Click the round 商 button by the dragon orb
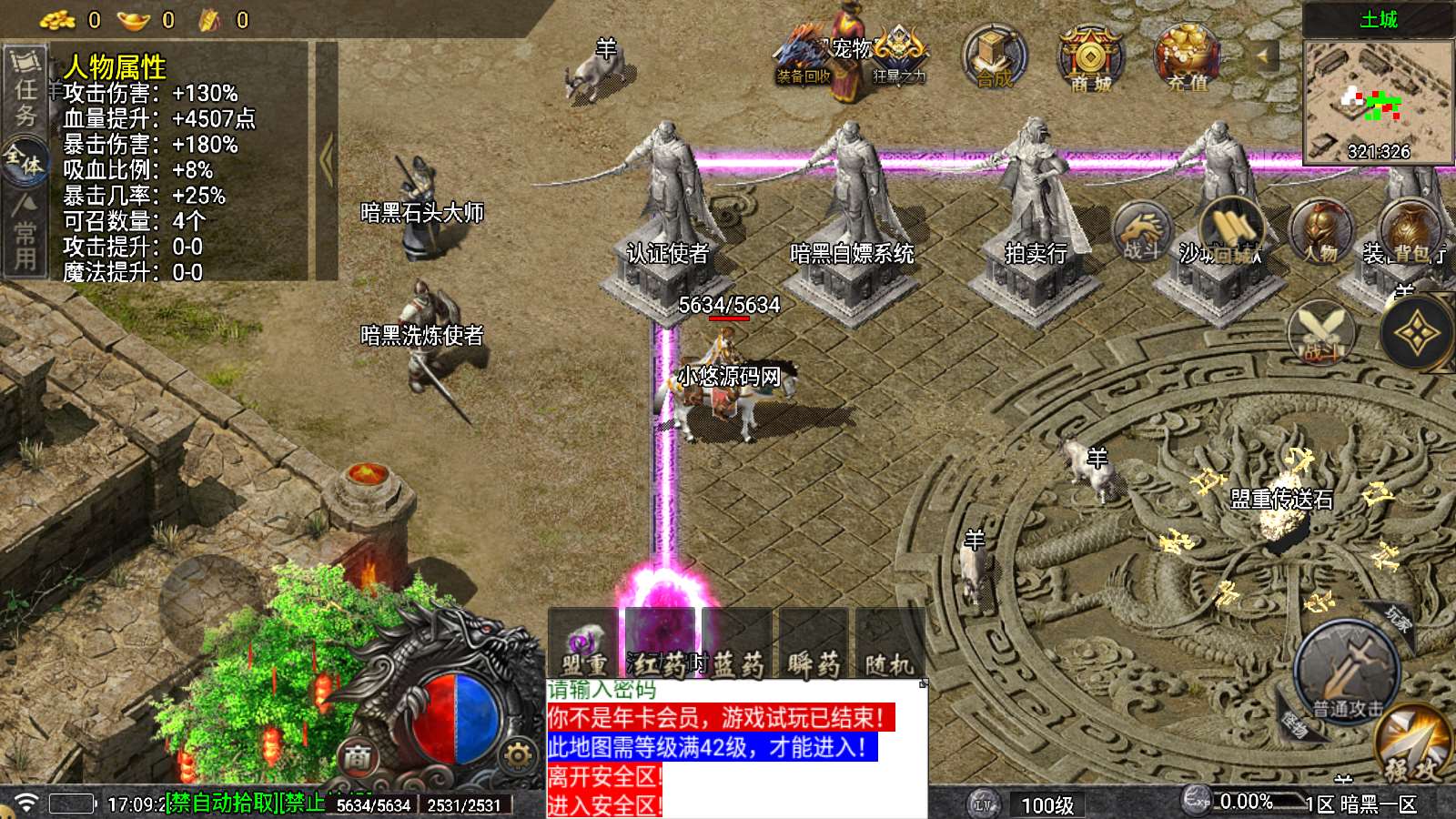 tap(358, 756)
